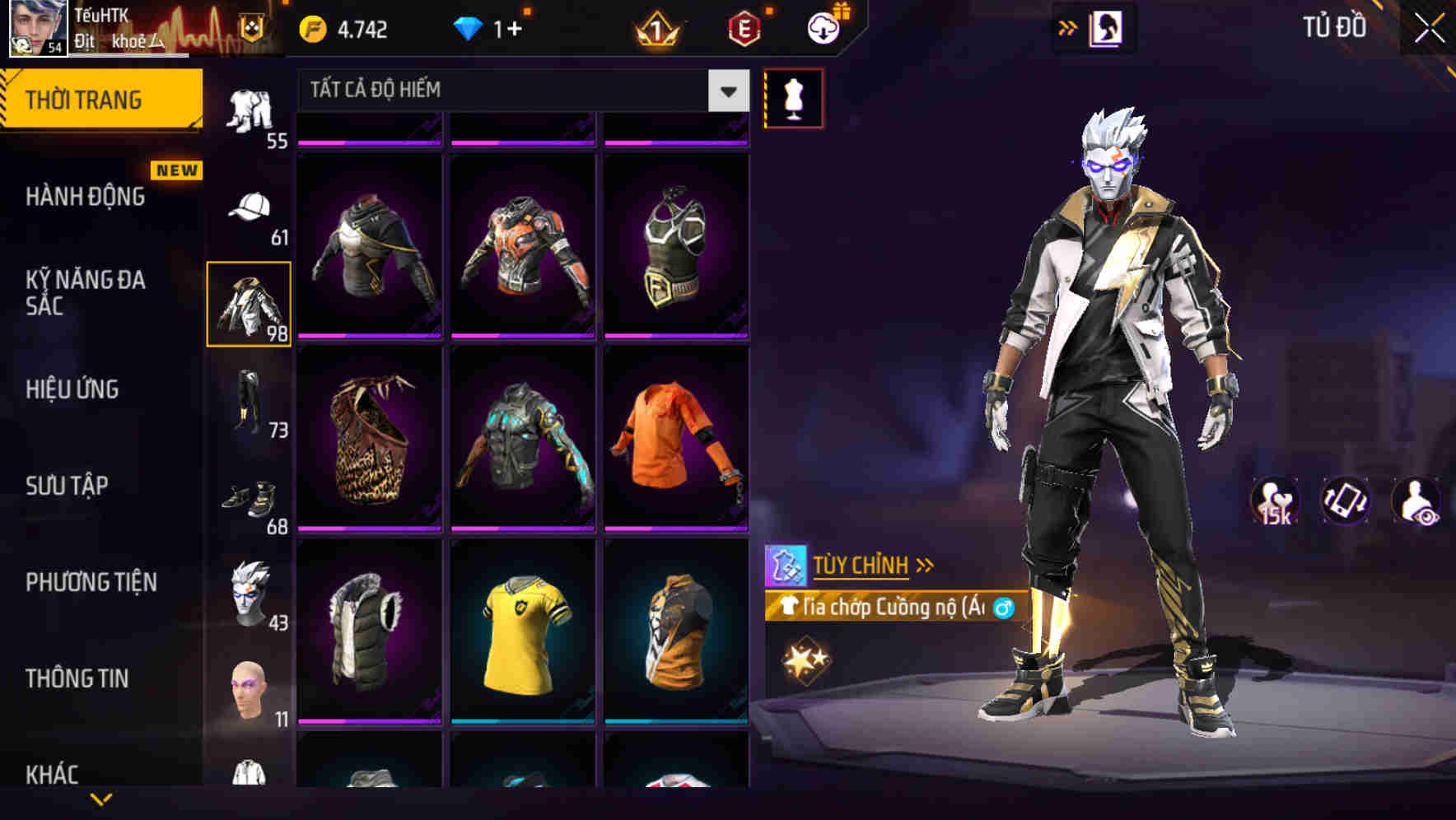Viewport: 1456px width, 820px height.
Task: Select the cap category filter showing 61 items
Action: pyautogui.click(x=249, y=210)
